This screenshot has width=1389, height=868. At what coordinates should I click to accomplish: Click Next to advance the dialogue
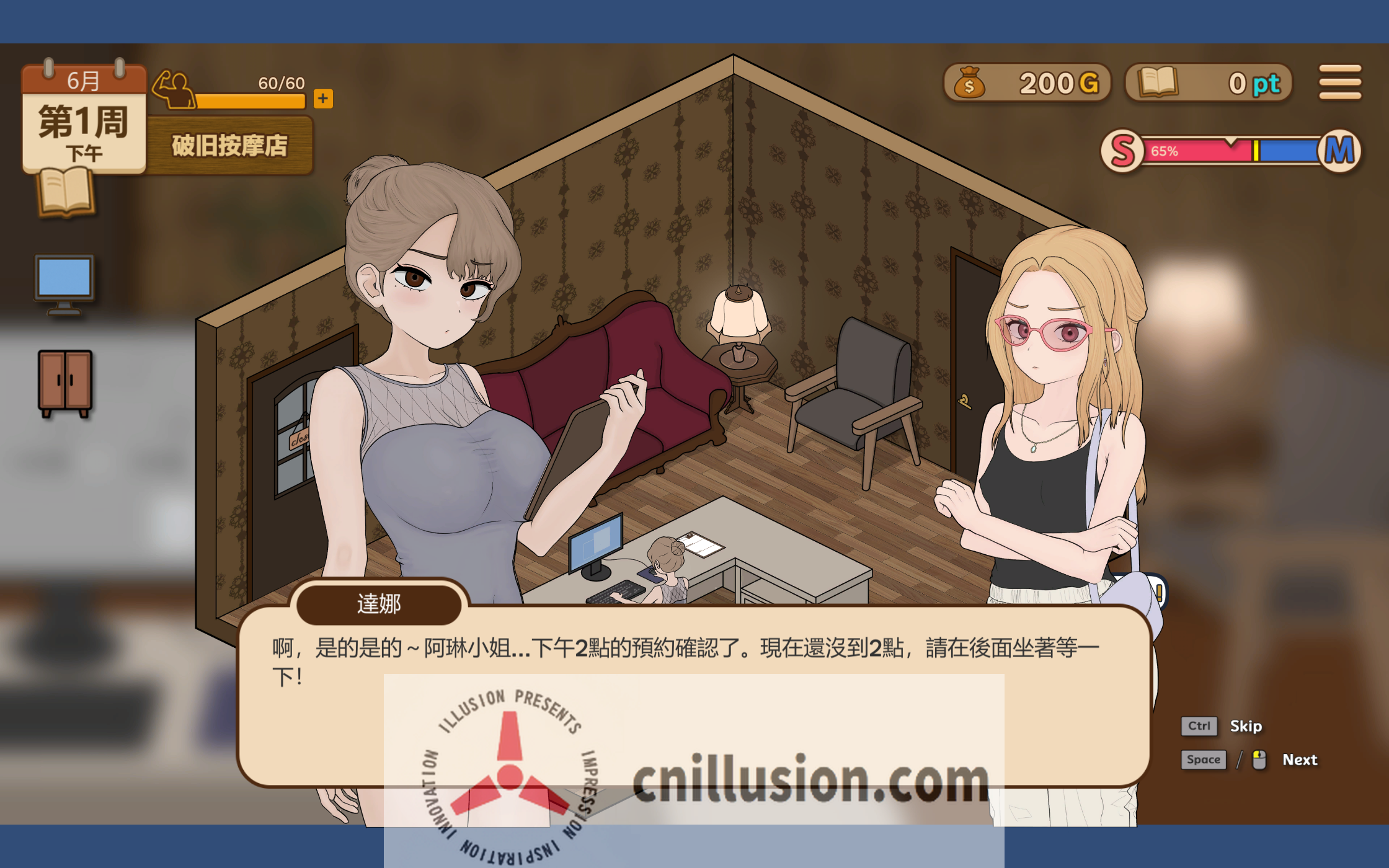(1300, 759)
